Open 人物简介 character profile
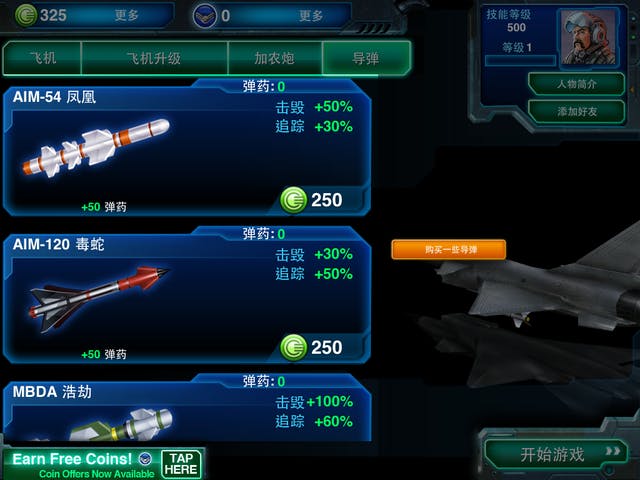 pos(576,83)
